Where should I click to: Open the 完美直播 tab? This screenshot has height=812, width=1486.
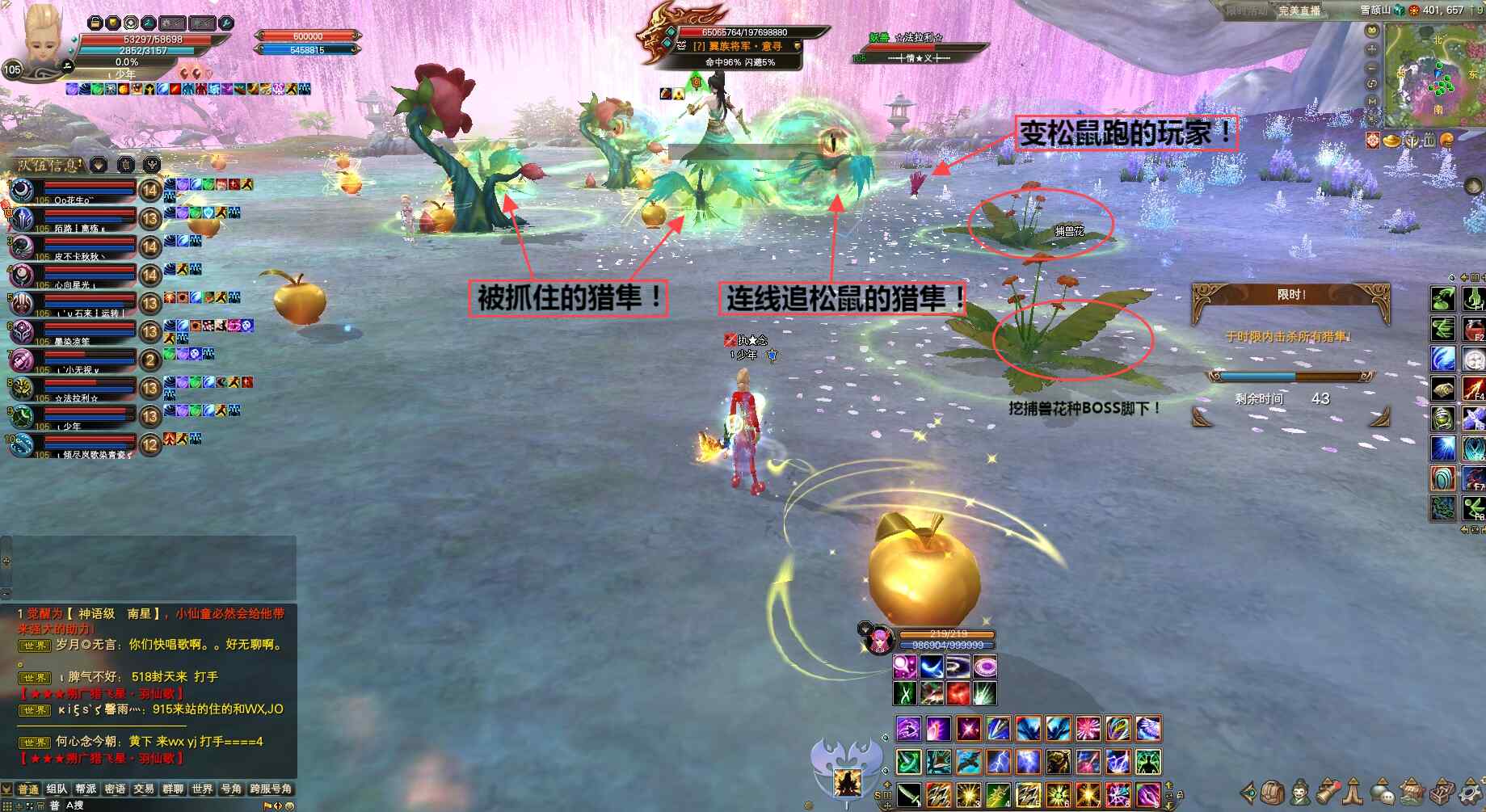click(x=1299, y=11)
